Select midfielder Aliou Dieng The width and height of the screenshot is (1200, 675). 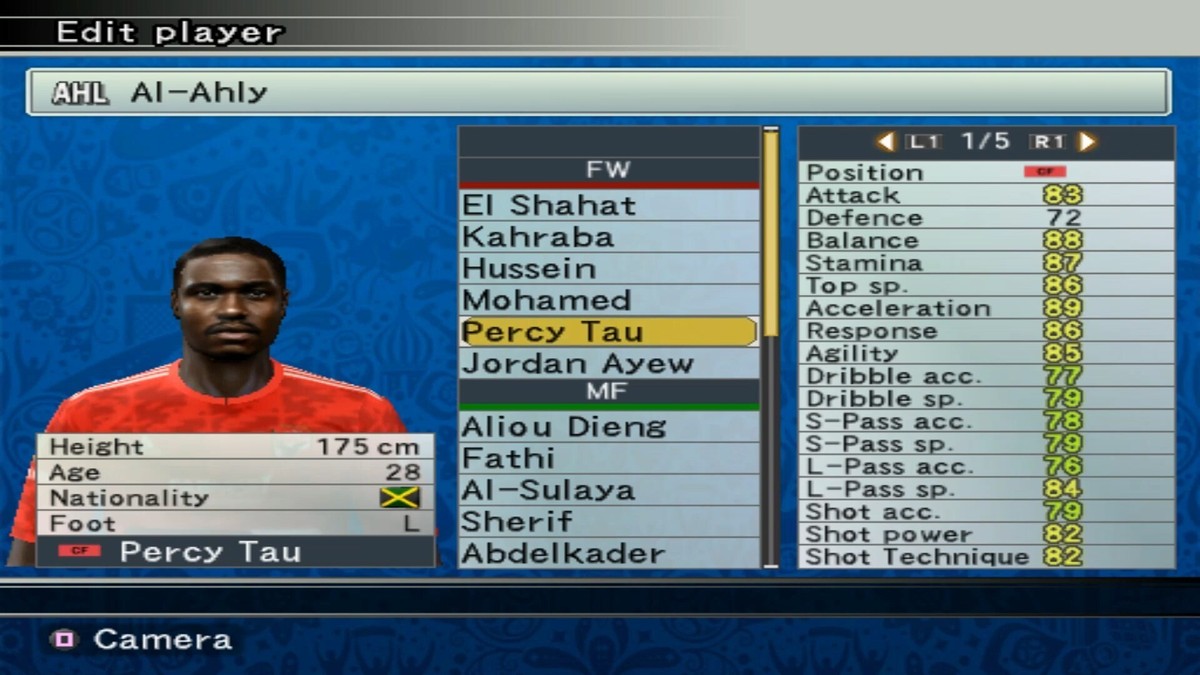(x=608, y=427)
